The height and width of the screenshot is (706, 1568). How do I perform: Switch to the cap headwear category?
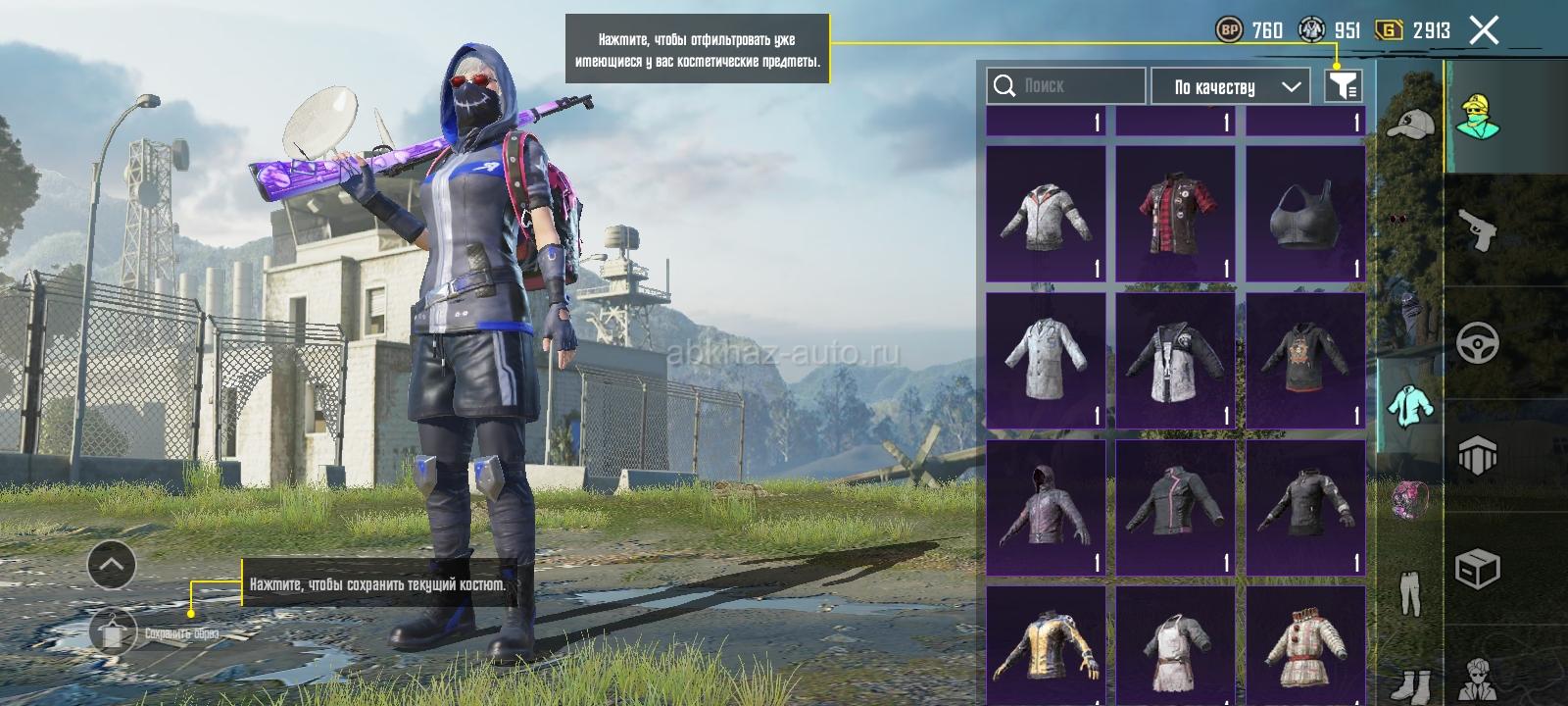point(1409,125)
